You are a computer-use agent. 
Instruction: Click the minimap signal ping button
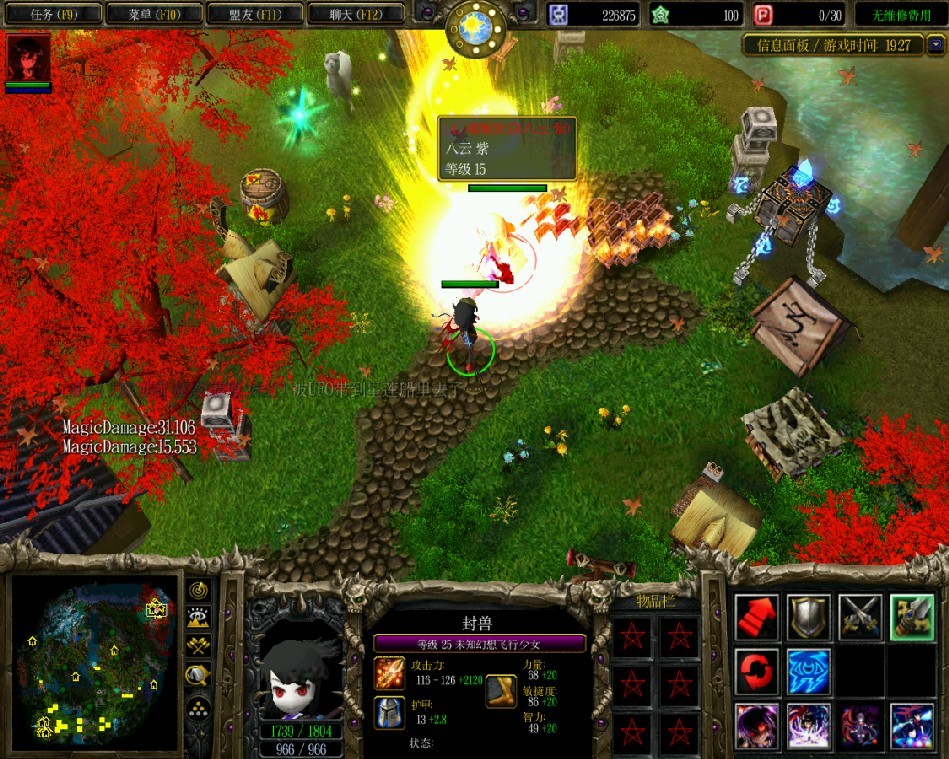[198, 591]
